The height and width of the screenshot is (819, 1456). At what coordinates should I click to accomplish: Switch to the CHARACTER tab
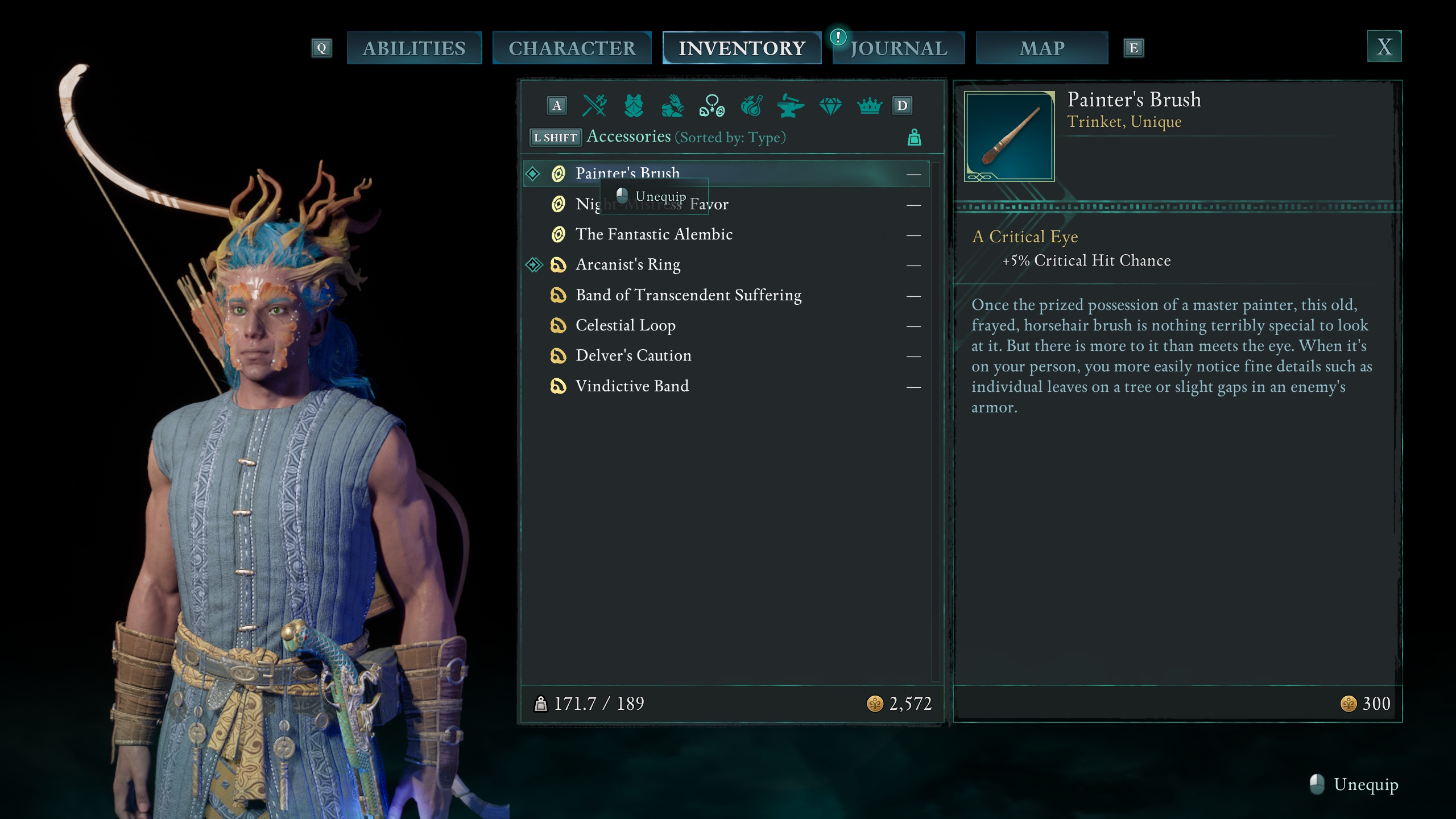tap(572, 48)
